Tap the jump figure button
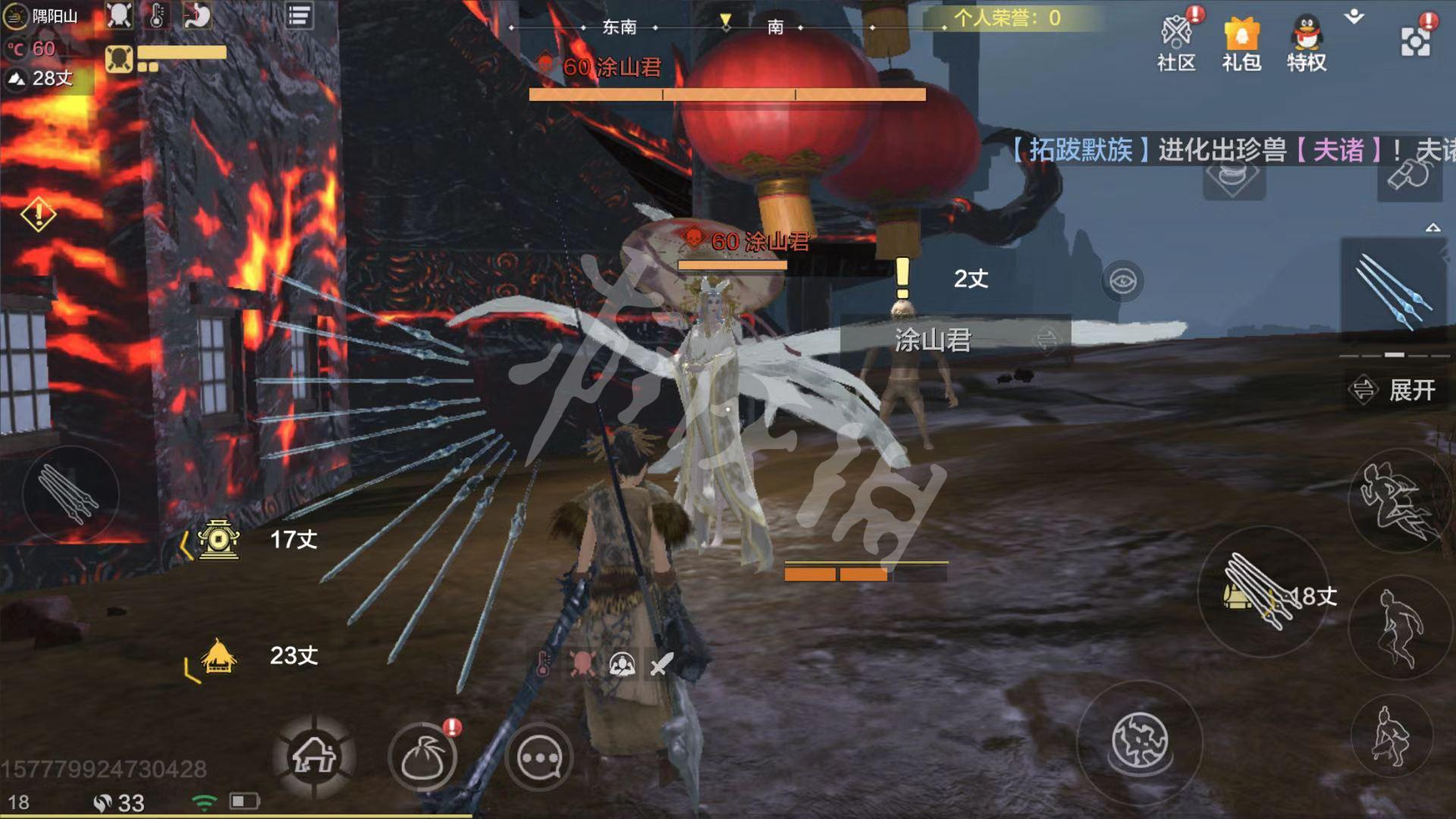The image size is (1456, 819). pos(1398,628)
